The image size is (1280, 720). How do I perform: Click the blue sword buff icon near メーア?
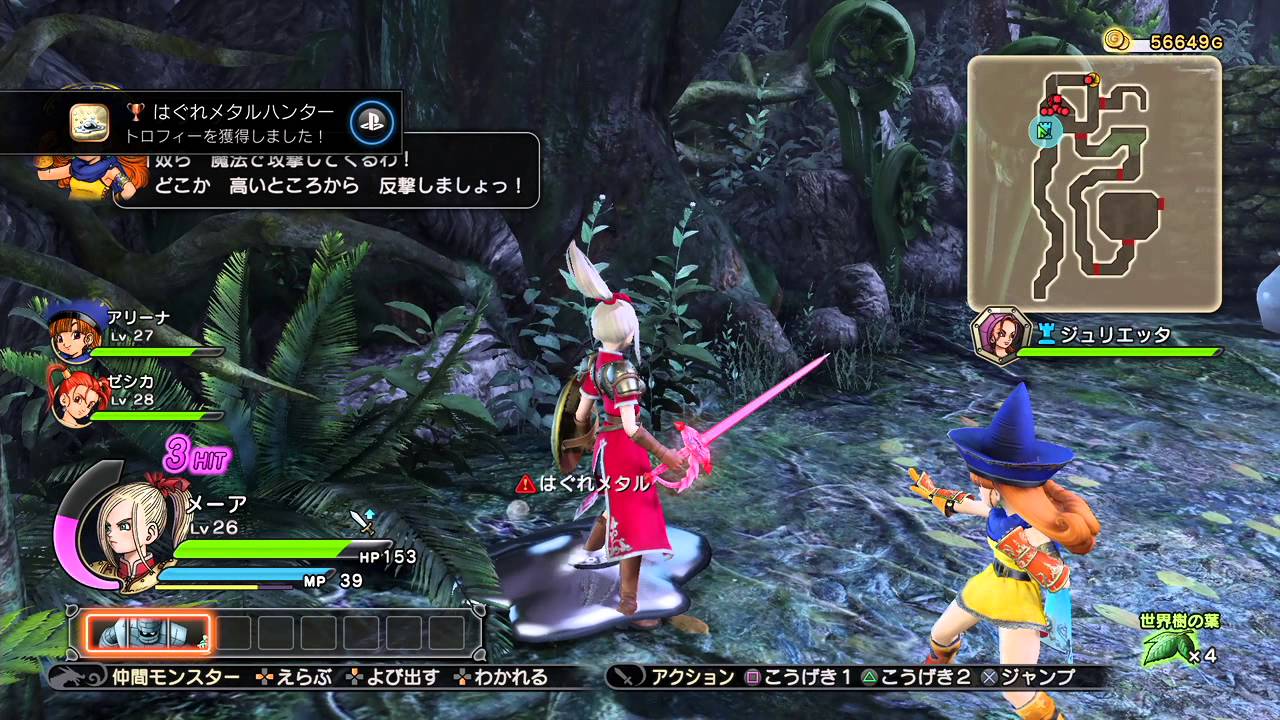click(x=363, y=521)
